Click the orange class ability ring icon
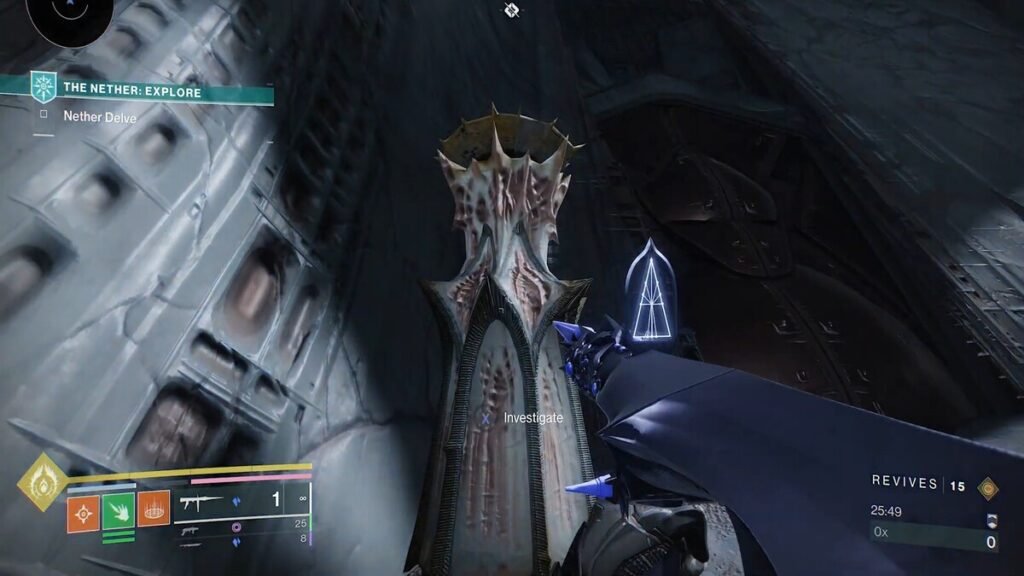This screenshot has height=576, width=1024. (x=153, y=511)
